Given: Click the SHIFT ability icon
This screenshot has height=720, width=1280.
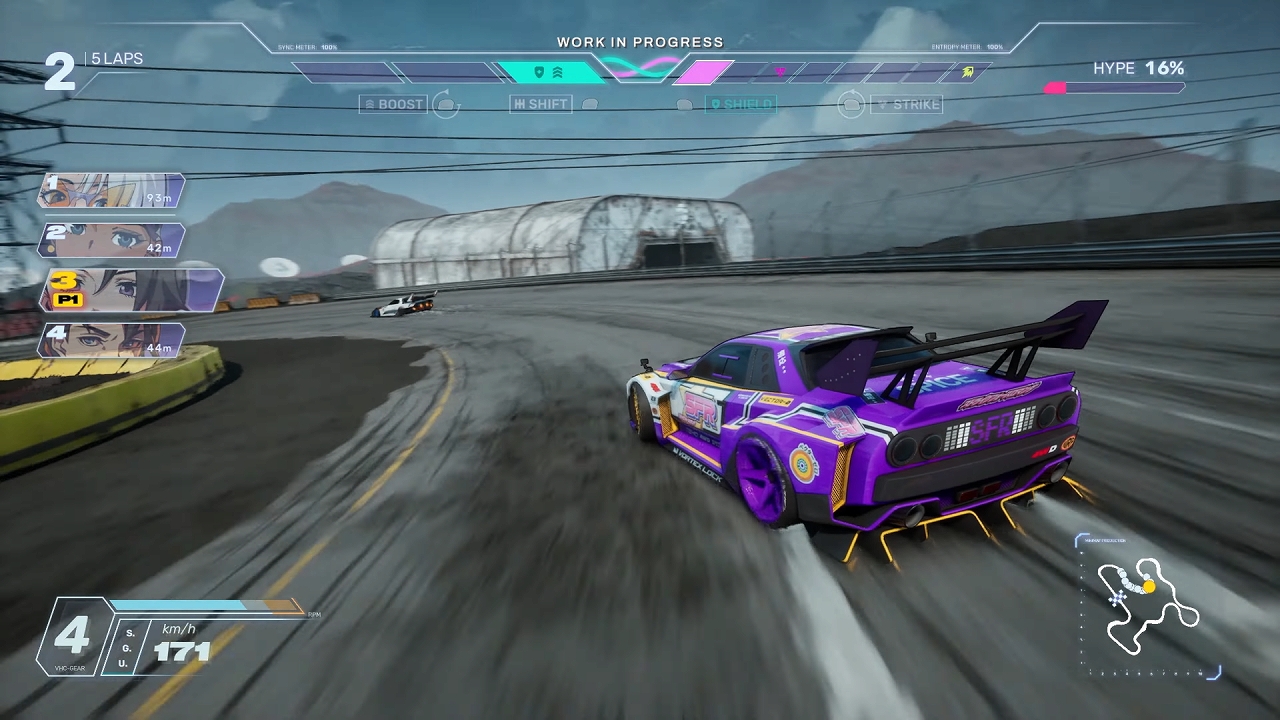Looking at the screenshot, I should tap(540, 104).
